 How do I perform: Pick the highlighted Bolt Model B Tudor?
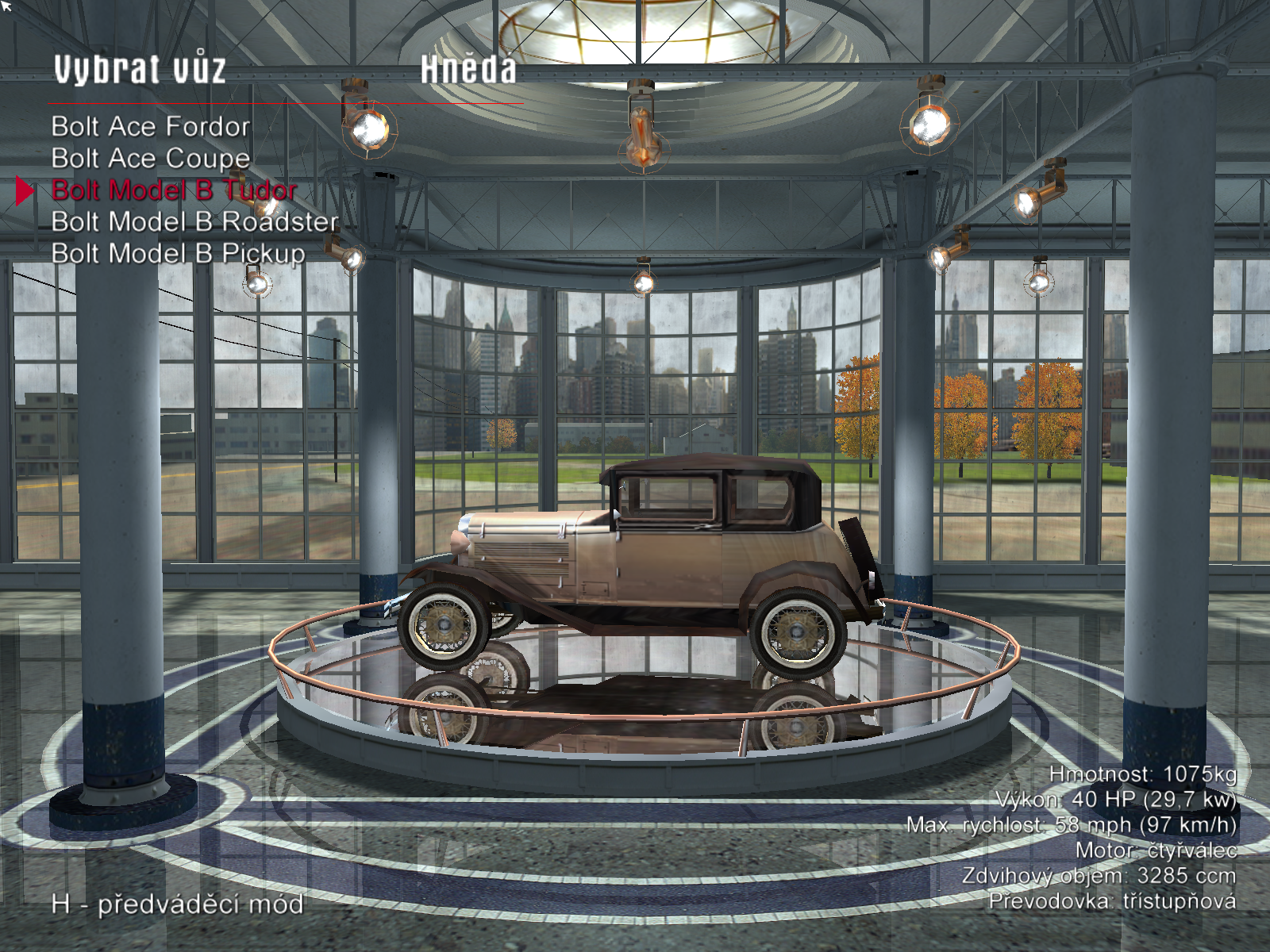174,190
